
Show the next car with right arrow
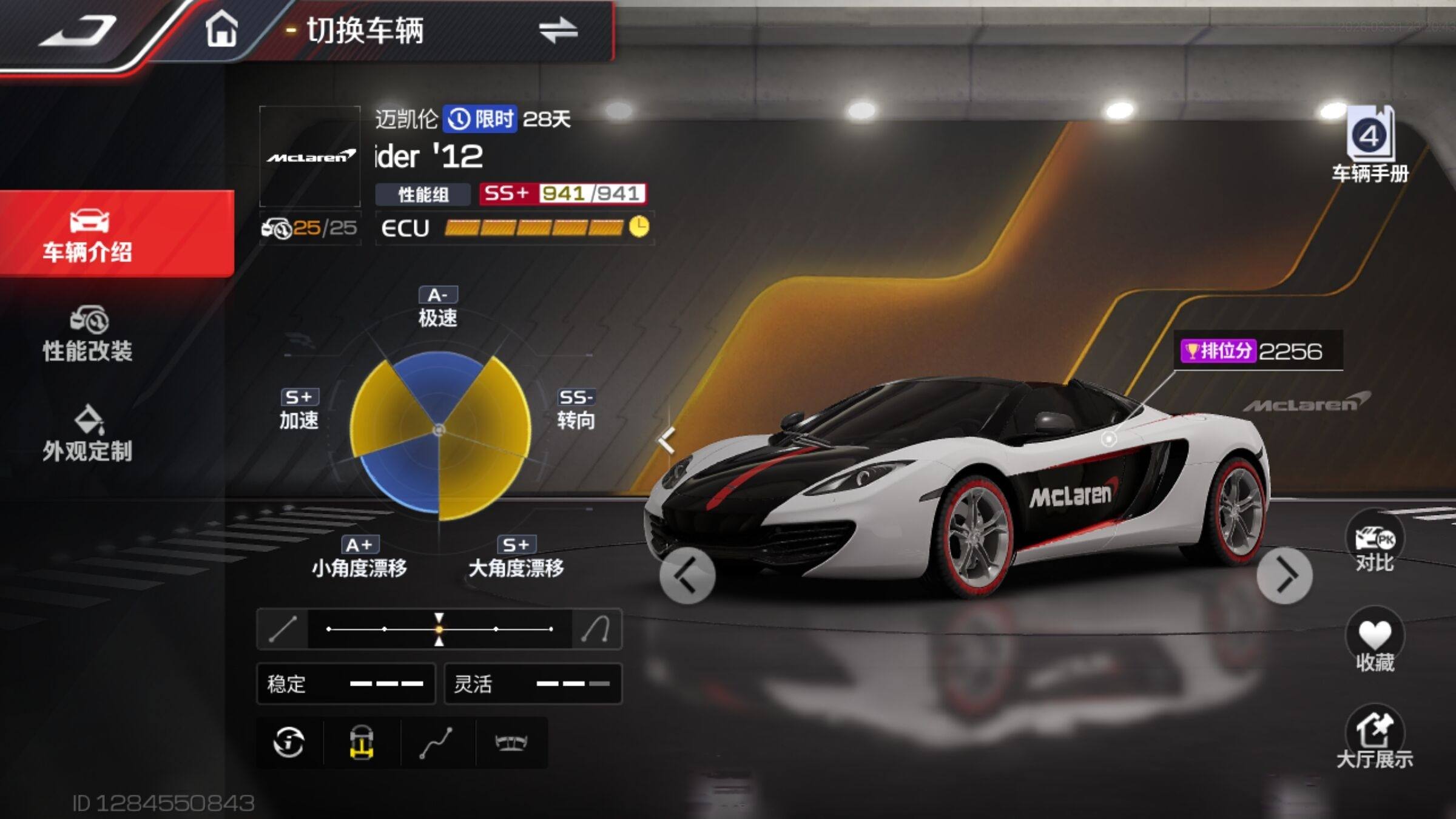coord(1284,576)
